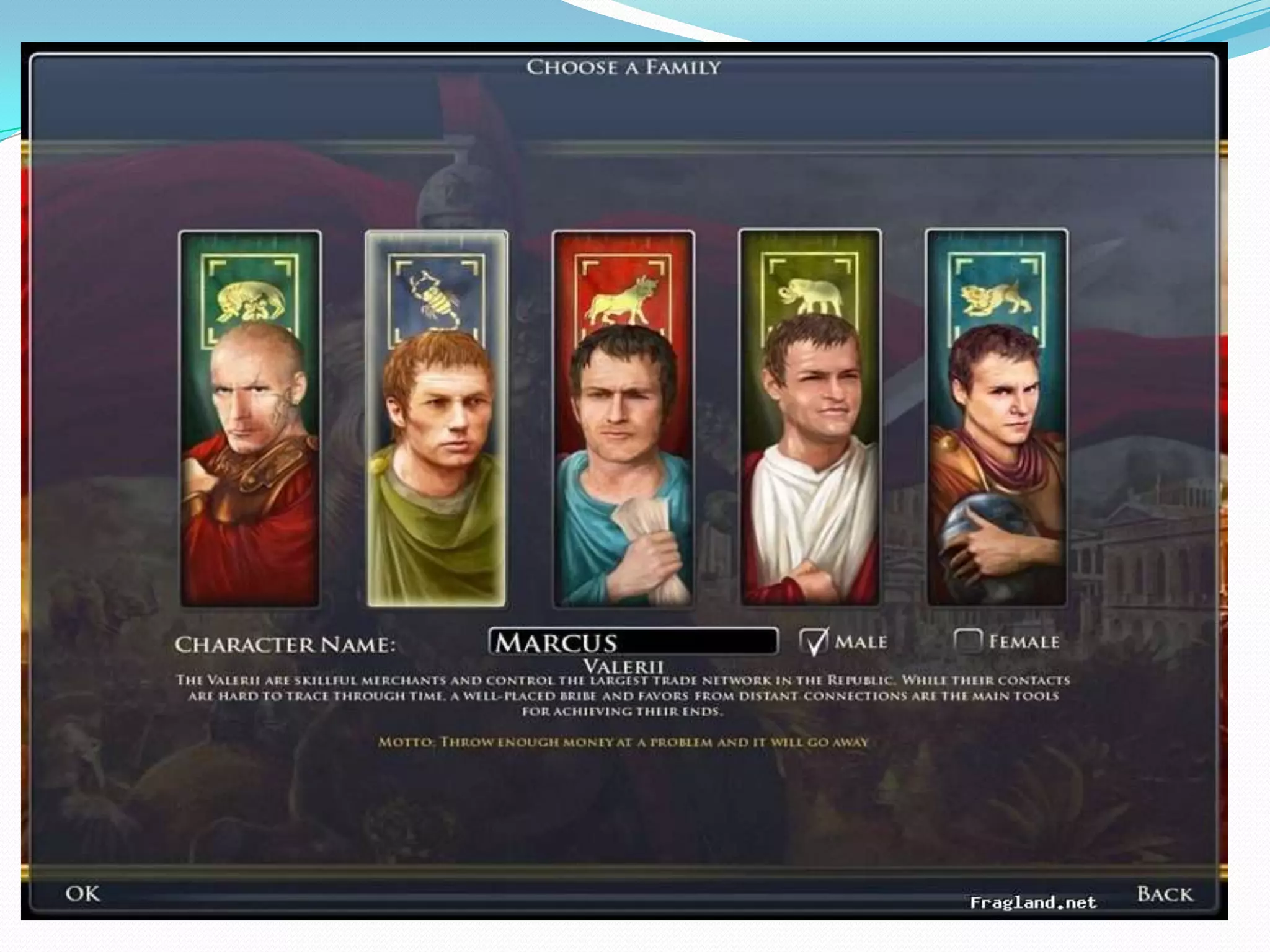1270x952 pixels.
Task: Choose the teal lion banner family
Action: (997, 418)
